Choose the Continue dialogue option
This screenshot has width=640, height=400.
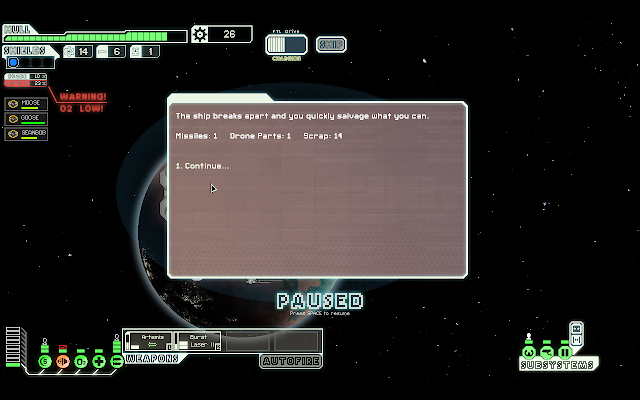click(x=202, y=166)
